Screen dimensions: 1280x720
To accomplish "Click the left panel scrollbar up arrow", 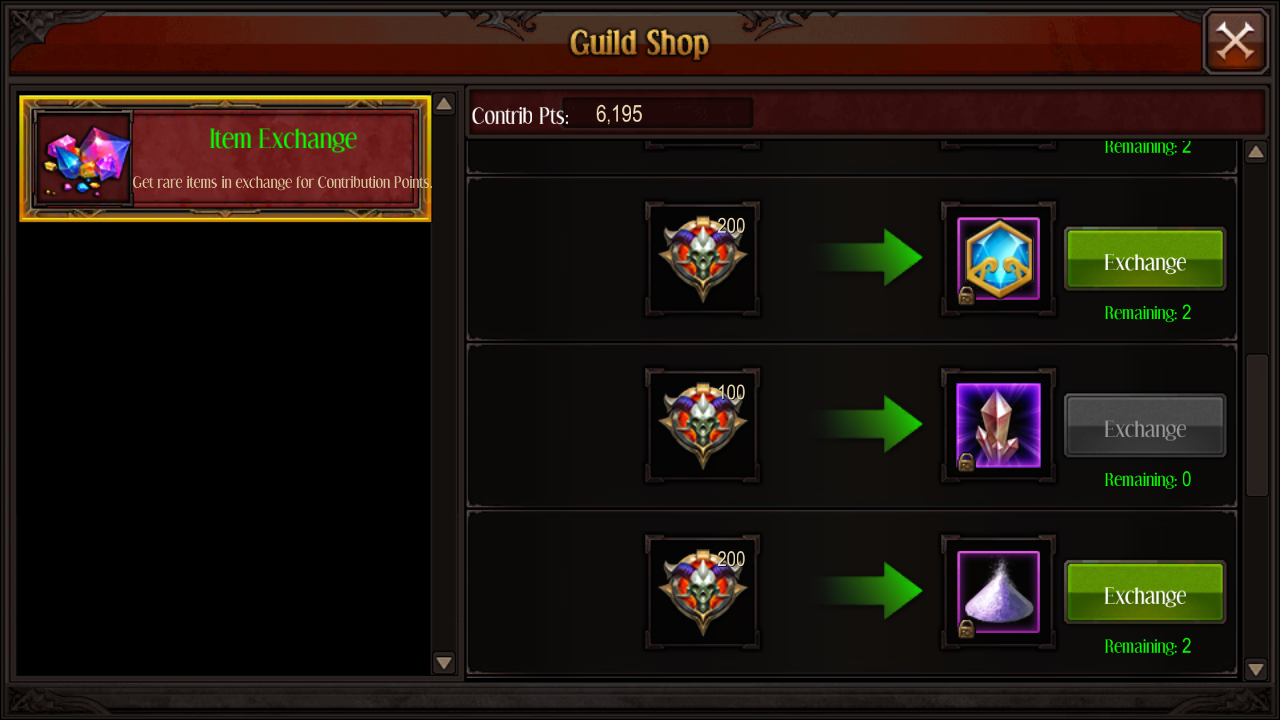I will pyautogui.click(x=443, y=103).
